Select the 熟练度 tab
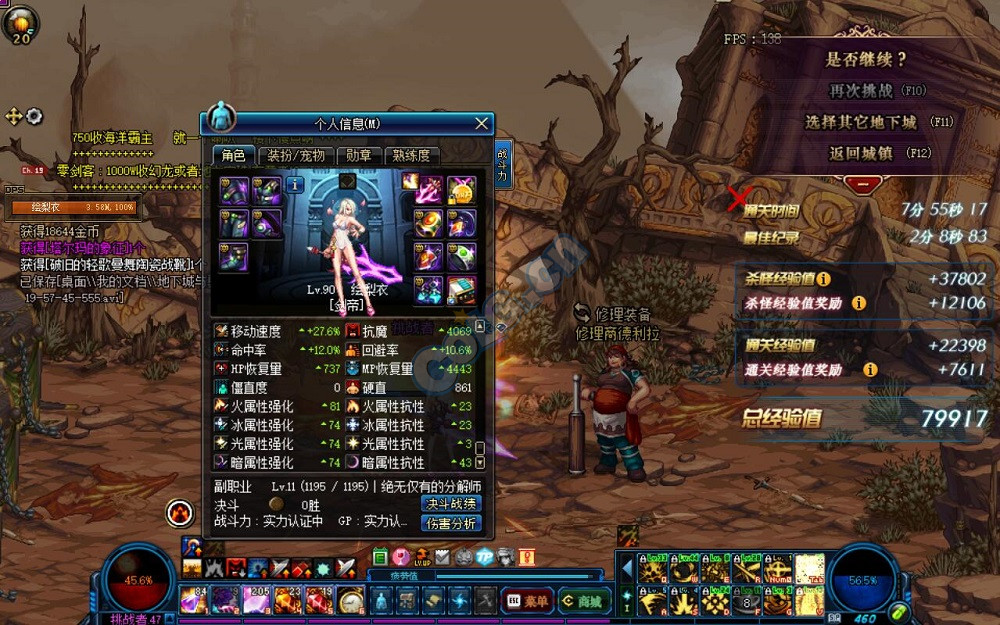 pos(411,155)
